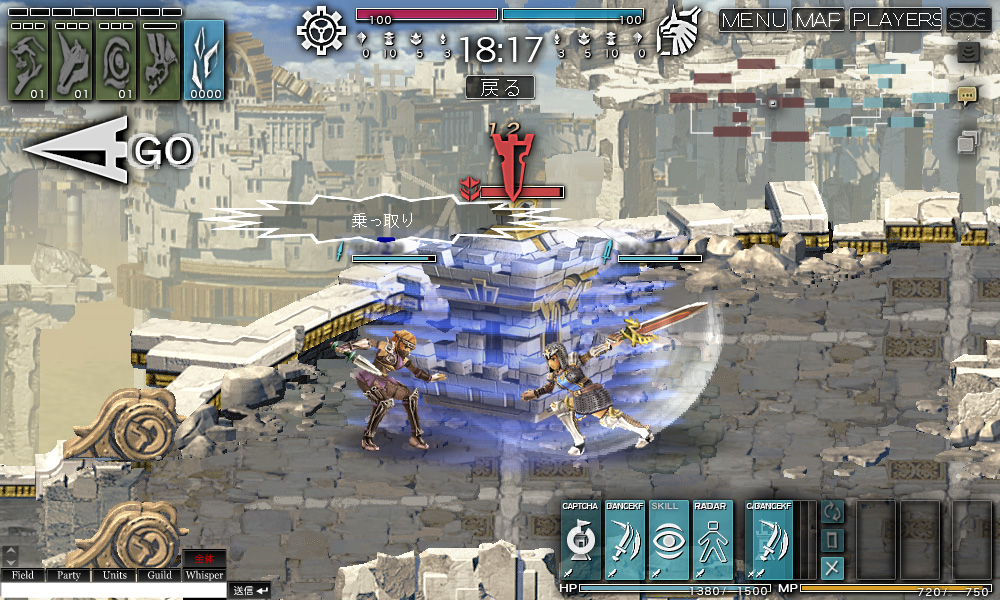
Task: Select the blue crystal card with 0000
Action: [x=204, y=60]
